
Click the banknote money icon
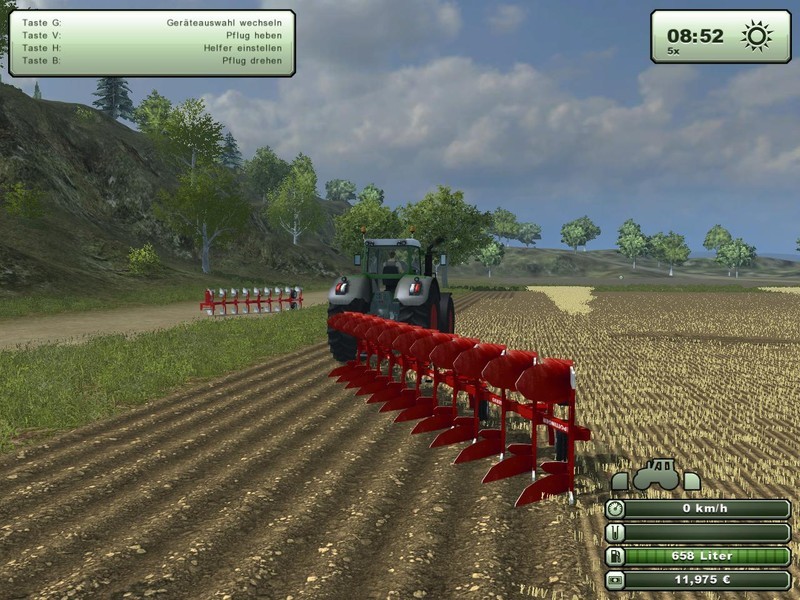616,580
